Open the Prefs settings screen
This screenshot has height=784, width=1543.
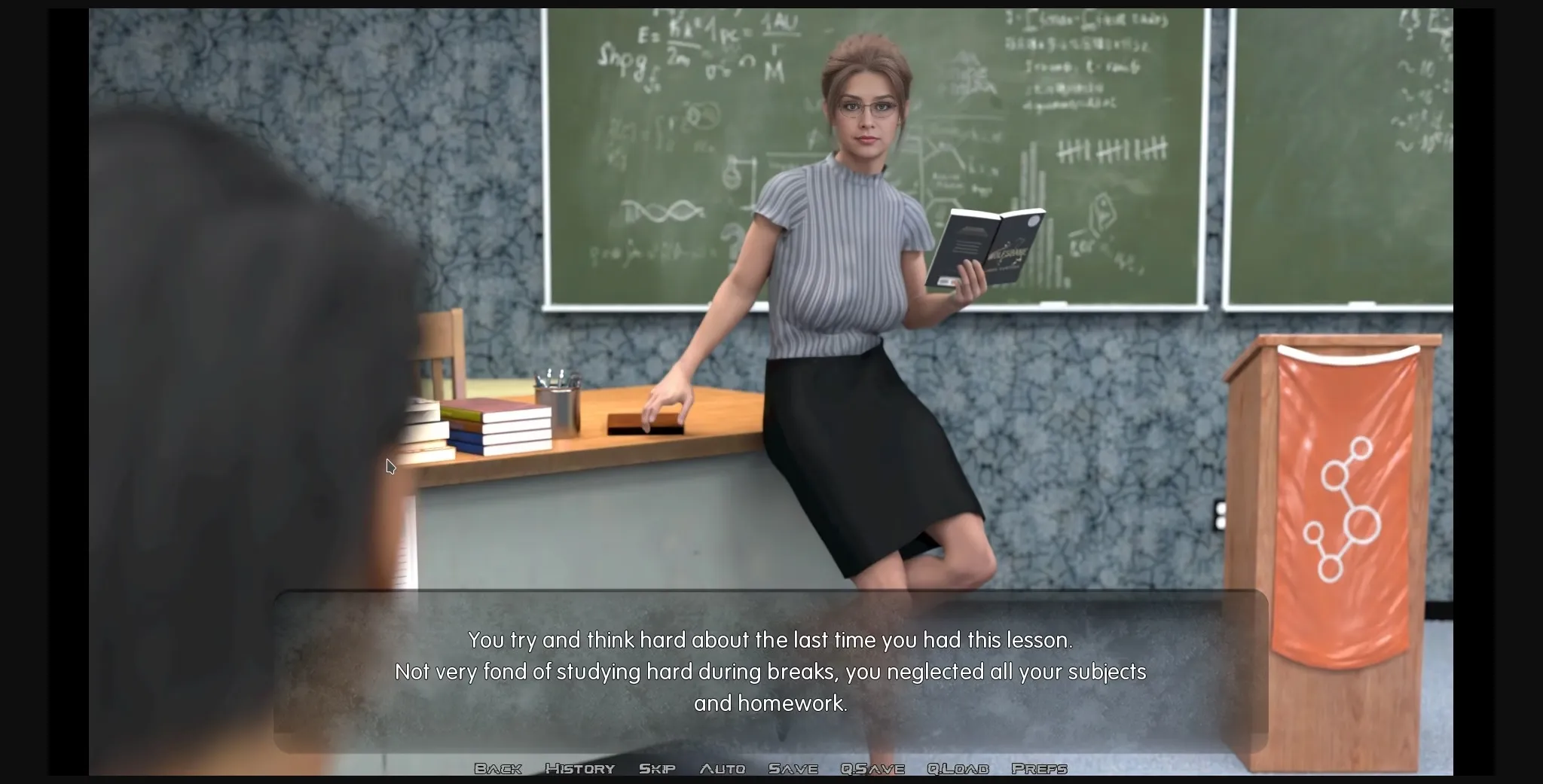1041,769
